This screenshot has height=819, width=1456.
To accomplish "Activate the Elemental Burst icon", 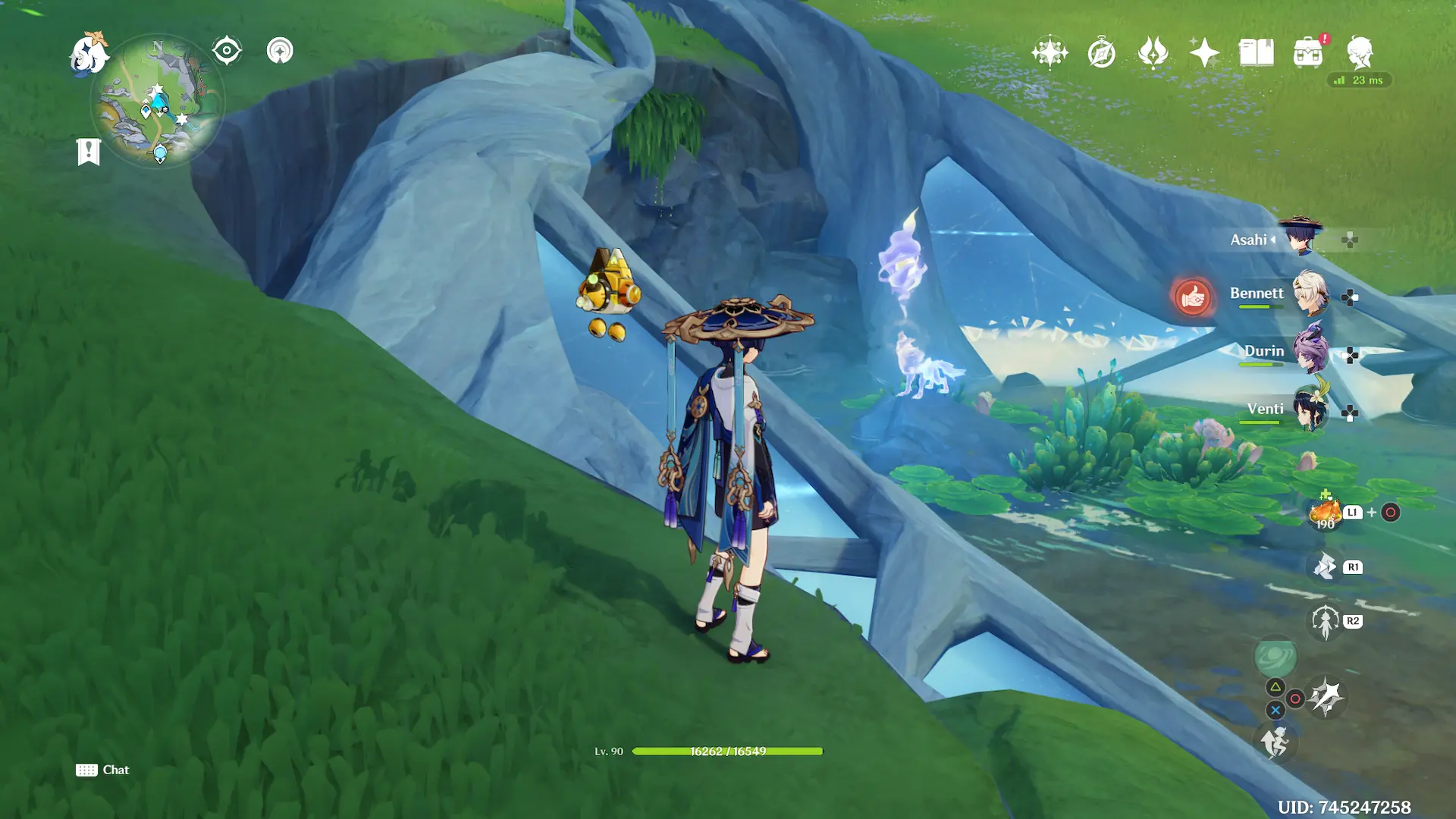I will (1326, 697).
